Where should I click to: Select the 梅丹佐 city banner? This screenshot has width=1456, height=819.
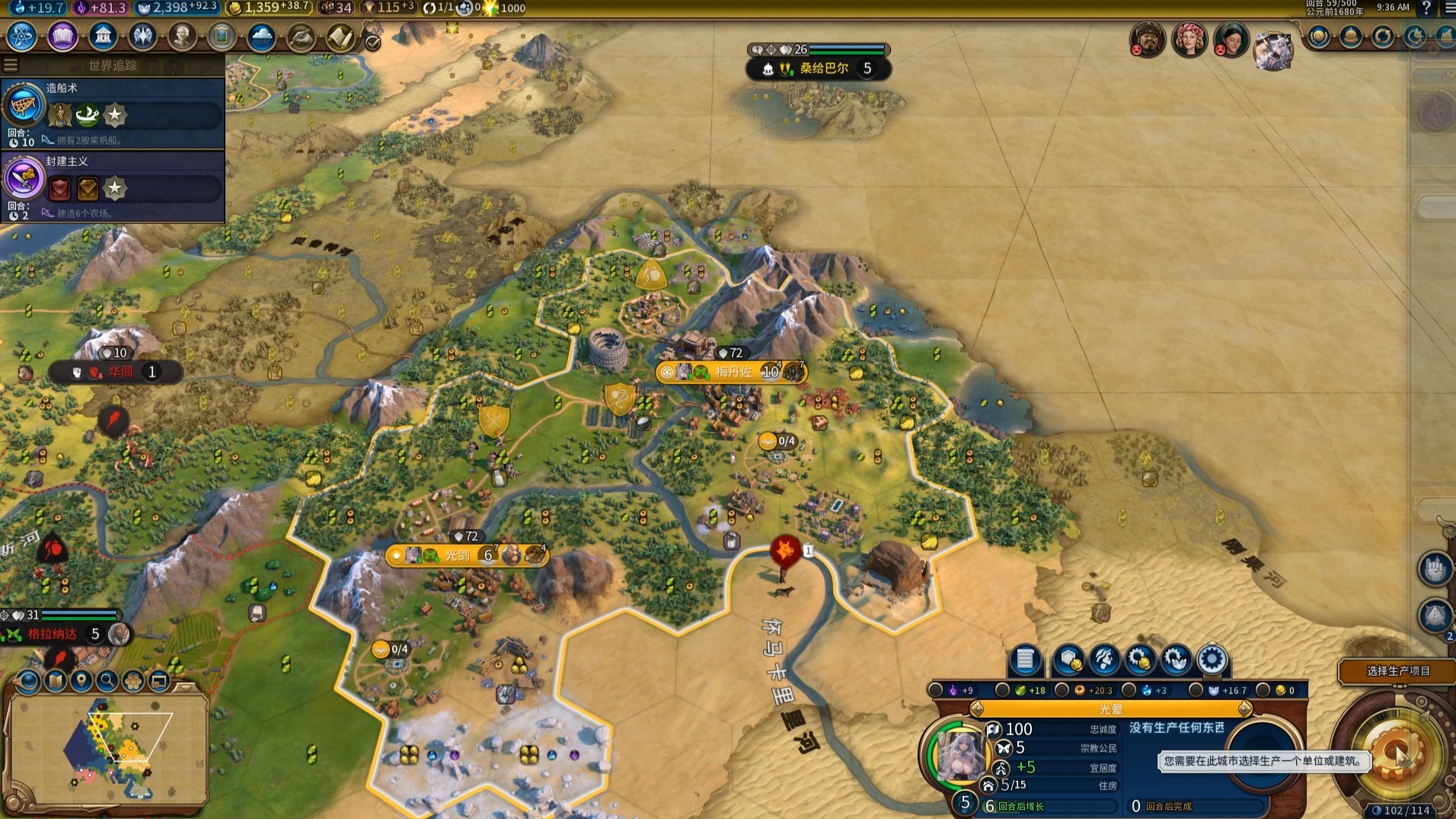click(733, 372)
